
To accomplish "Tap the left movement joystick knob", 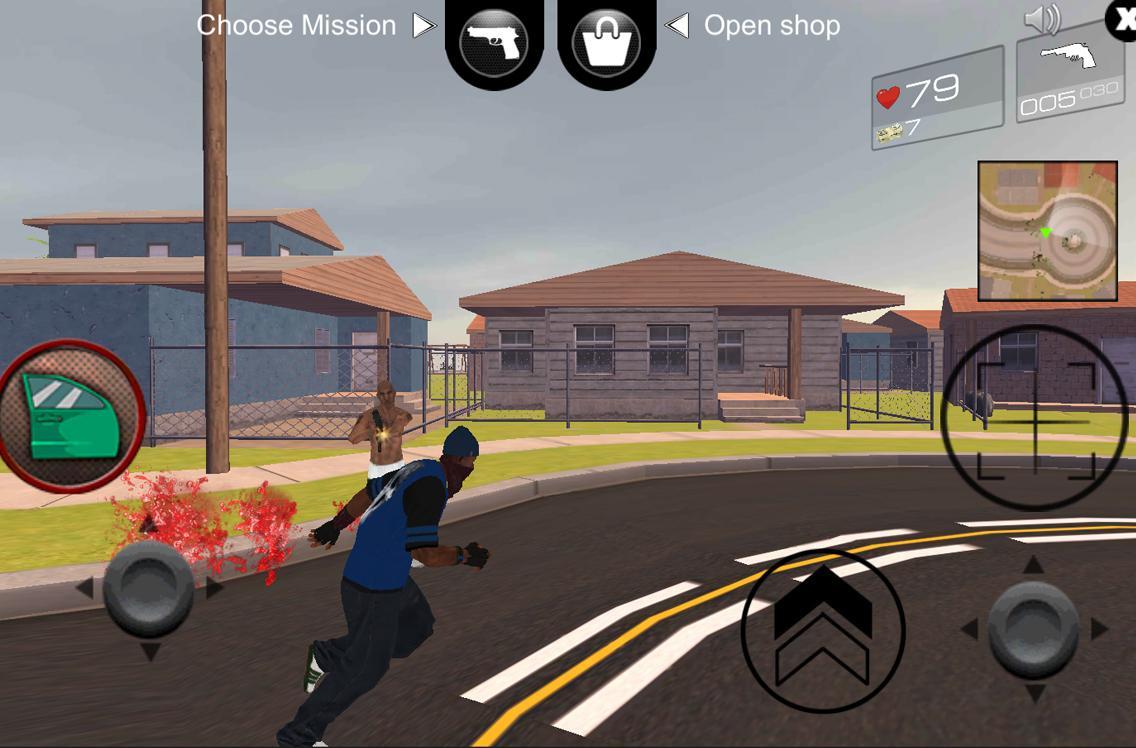I will (x=148, y=589).
